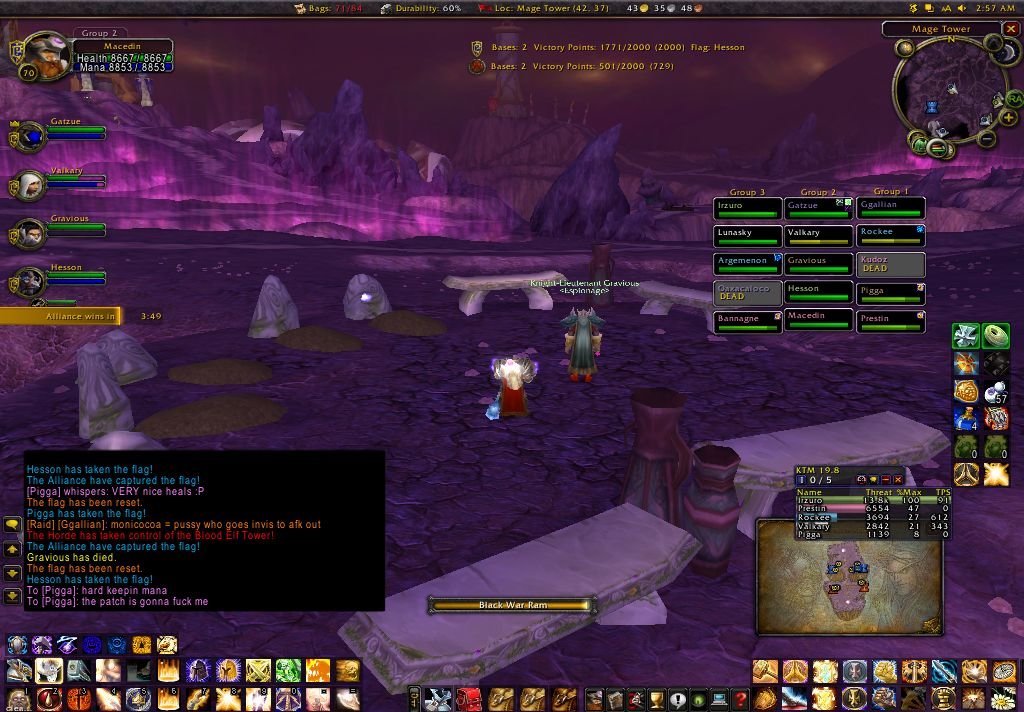
Task: Select Prestin's raid frame
Action: tap(891, 322)
